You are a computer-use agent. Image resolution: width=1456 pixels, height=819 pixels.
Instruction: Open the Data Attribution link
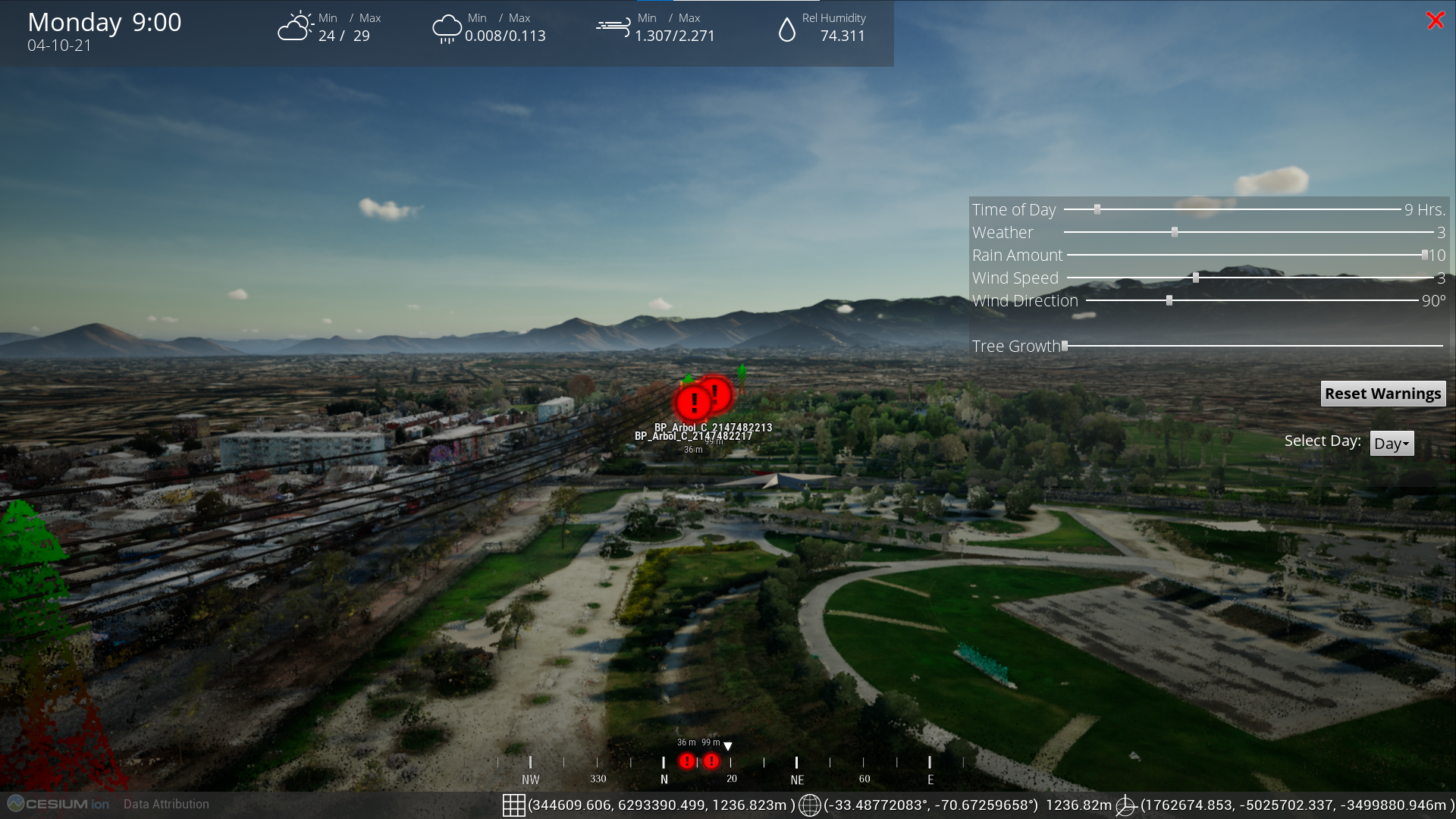166,804
